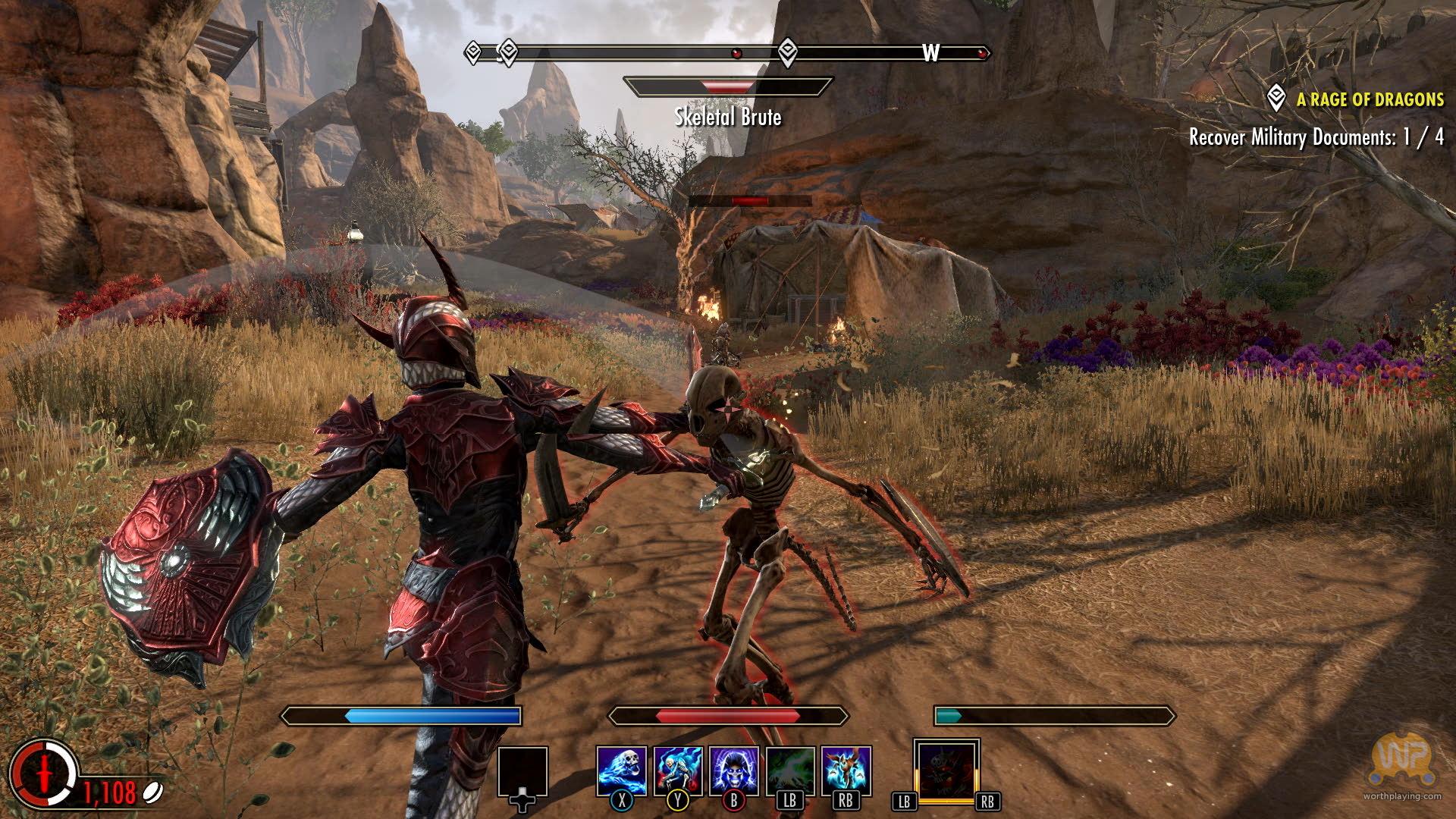
Task: Activate the flaming skull ability
Action: (x=622, y=770)
